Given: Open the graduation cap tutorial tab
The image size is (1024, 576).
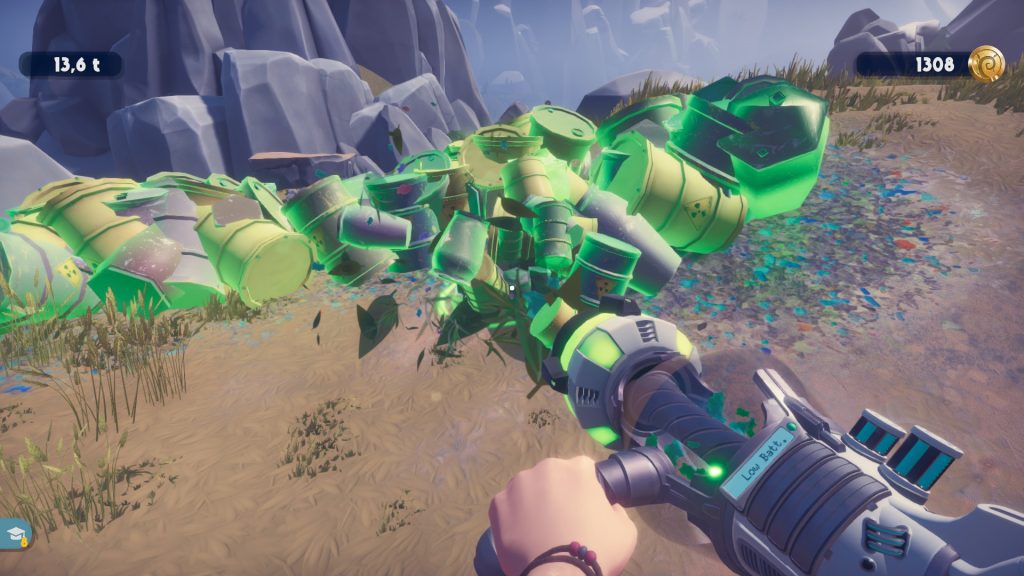Looking at the screenshot, I should (14, 534).
